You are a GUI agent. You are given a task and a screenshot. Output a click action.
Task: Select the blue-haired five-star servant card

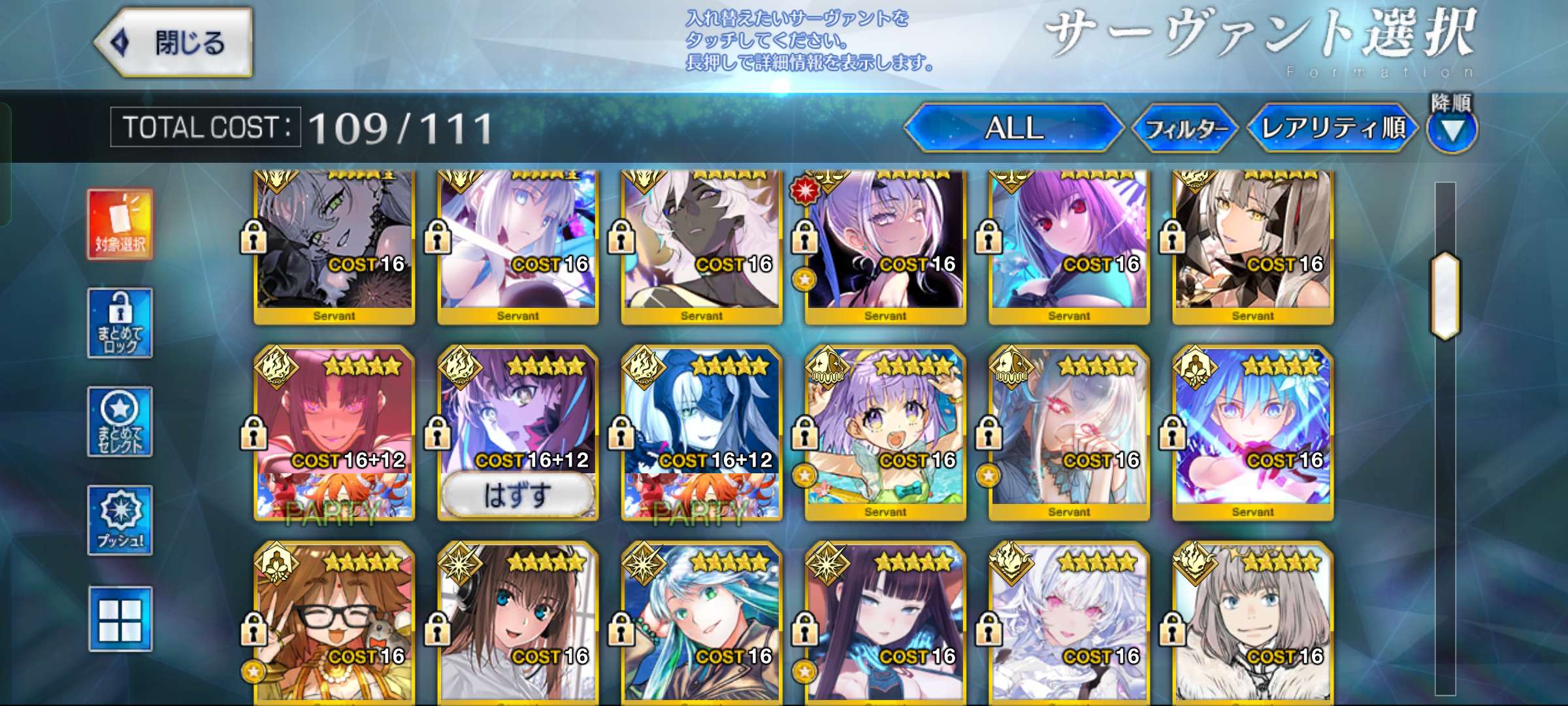1252,431
